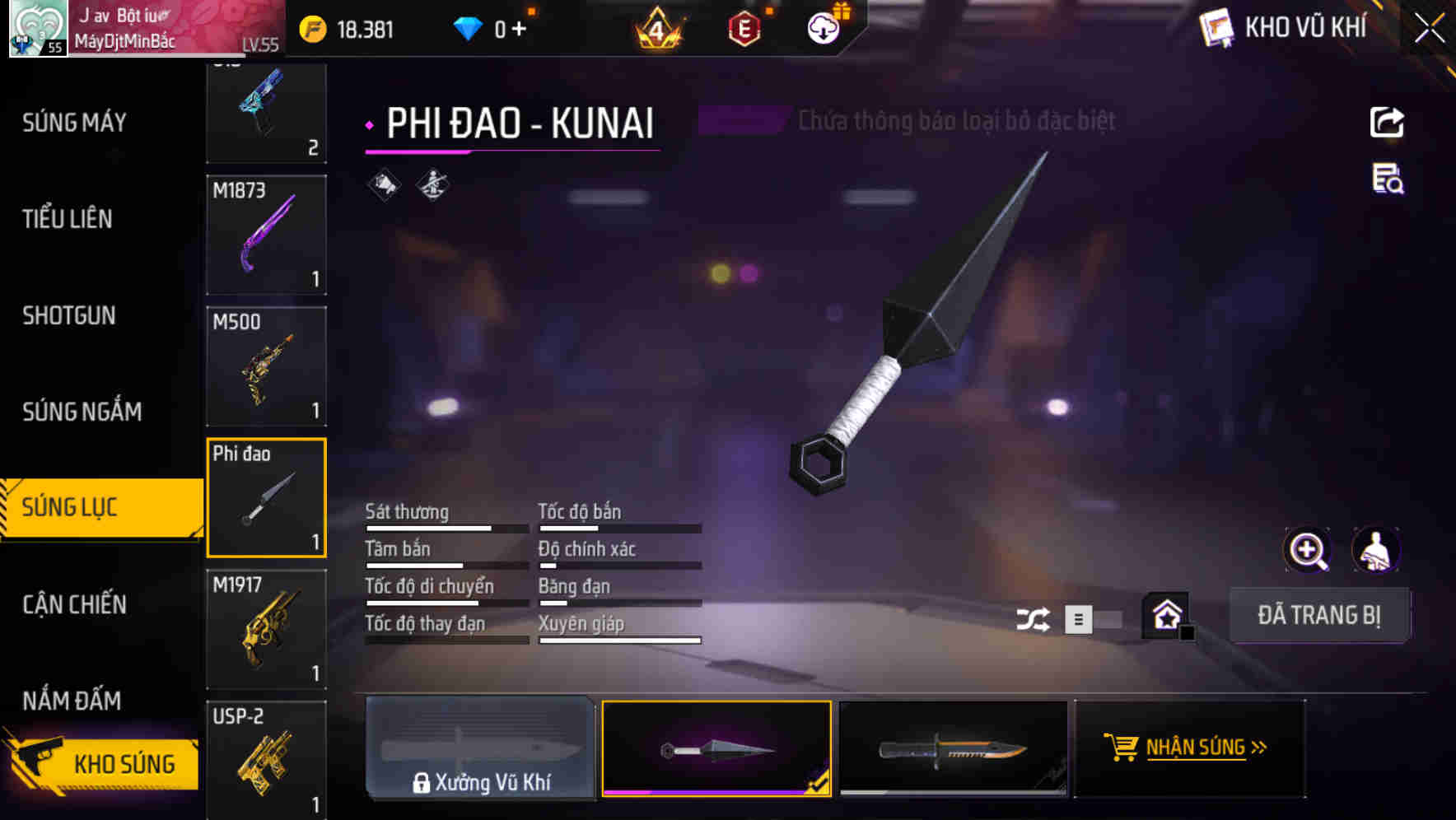The height and width of the screenshot is (820, 1456).
Task: Open the character preview icon beside the magnifier
Action: (x=1375, y=549)
